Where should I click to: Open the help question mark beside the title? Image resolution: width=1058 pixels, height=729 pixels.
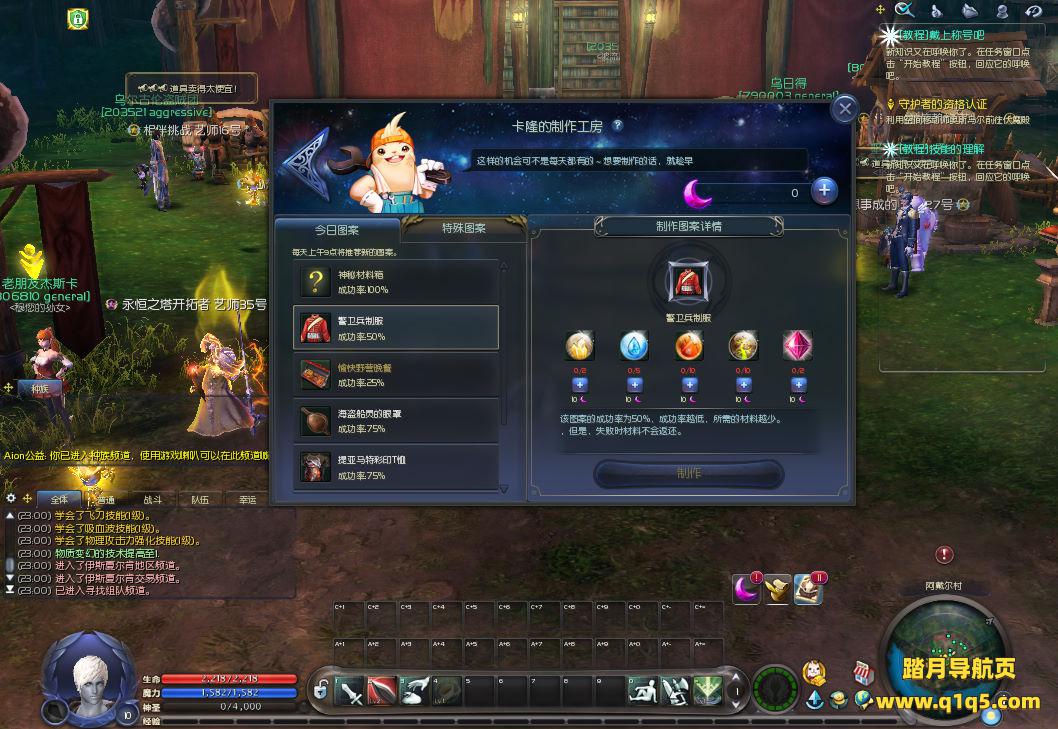pyautogui.click(x=618, y=125)
